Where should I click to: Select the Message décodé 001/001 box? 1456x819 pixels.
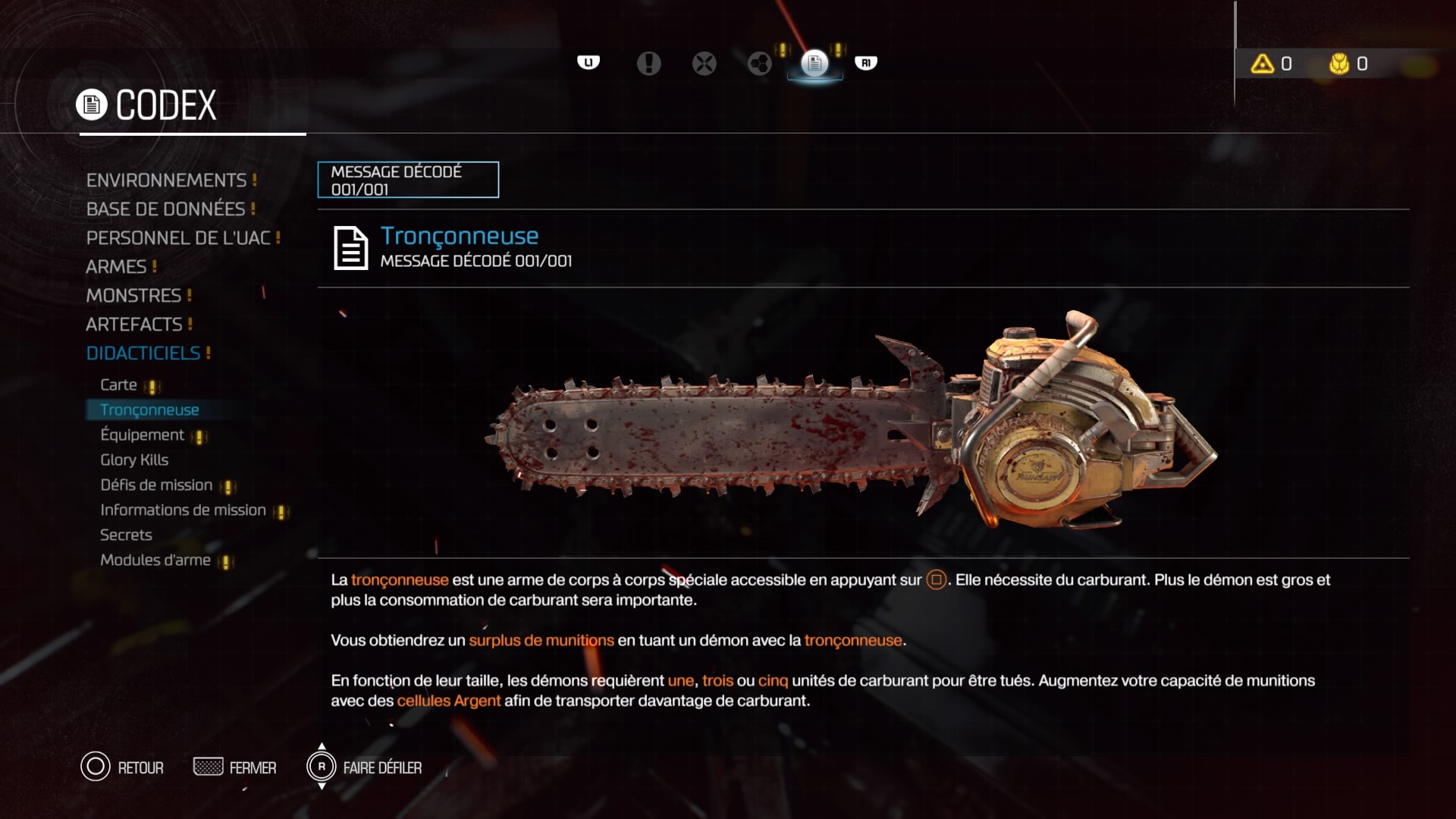408,180
